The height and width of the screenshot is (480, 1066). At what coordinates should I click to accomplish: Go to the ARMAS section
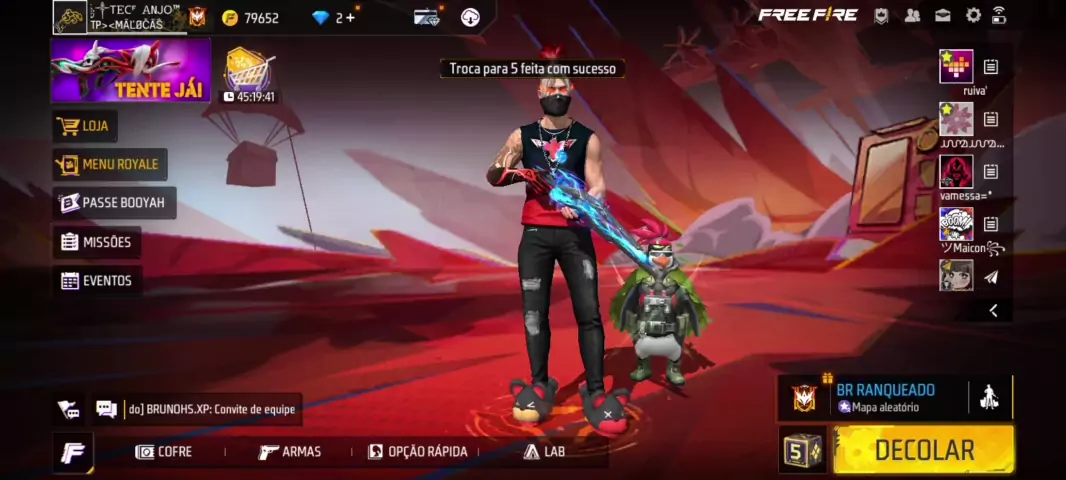(x=290, y=452)
